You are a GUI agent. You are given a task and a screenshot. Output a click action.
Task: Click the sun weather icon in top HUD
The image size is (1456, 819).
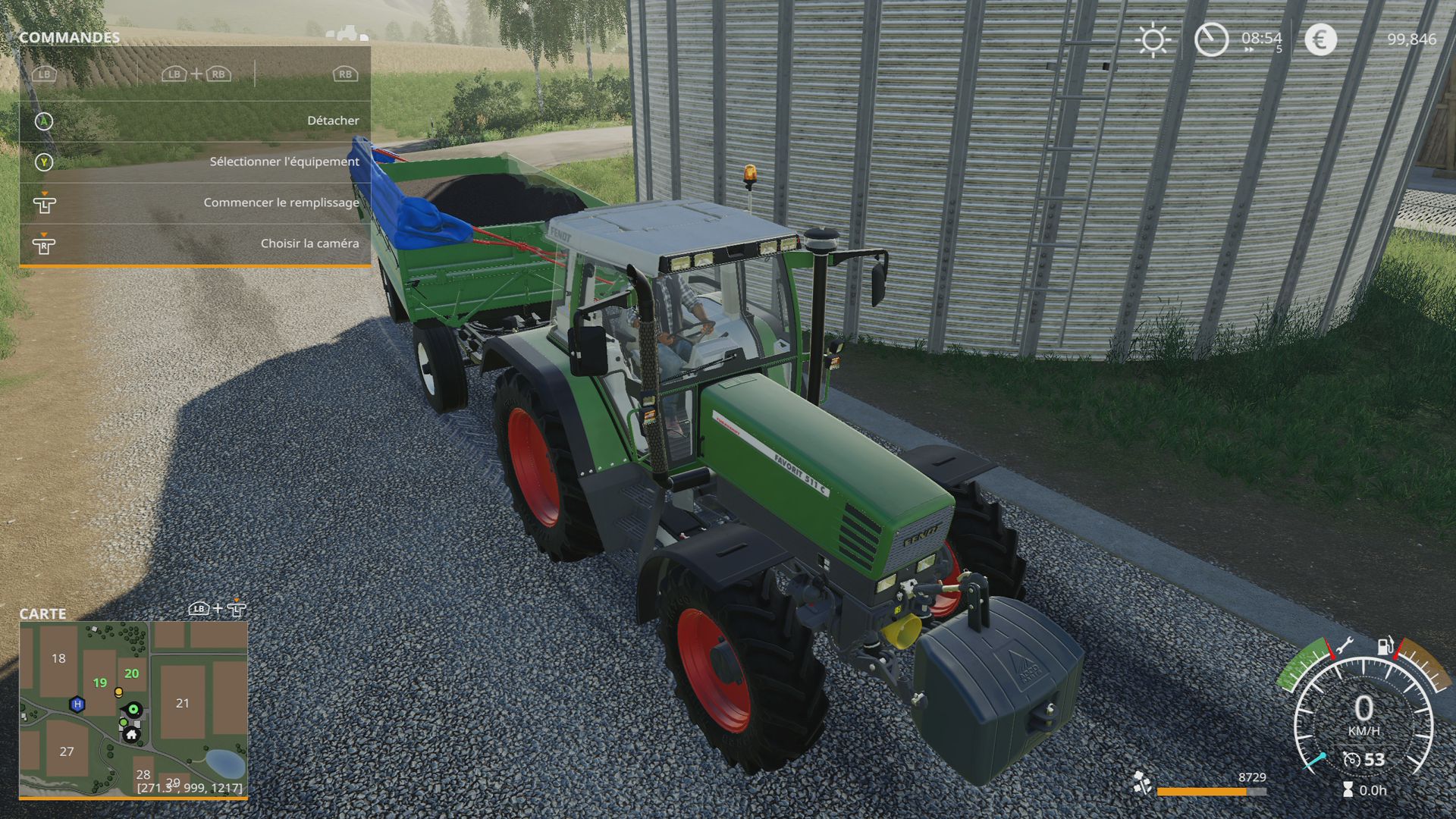tap(1153, 39)
